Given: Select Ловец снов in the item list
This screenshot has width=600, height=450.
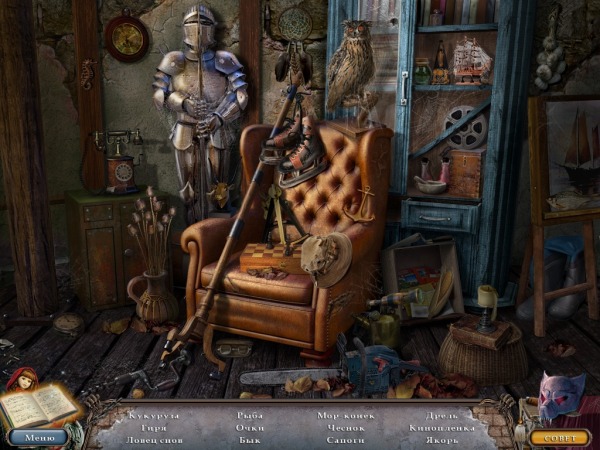Looking at the screenshot, I should (x=154, y=440).
